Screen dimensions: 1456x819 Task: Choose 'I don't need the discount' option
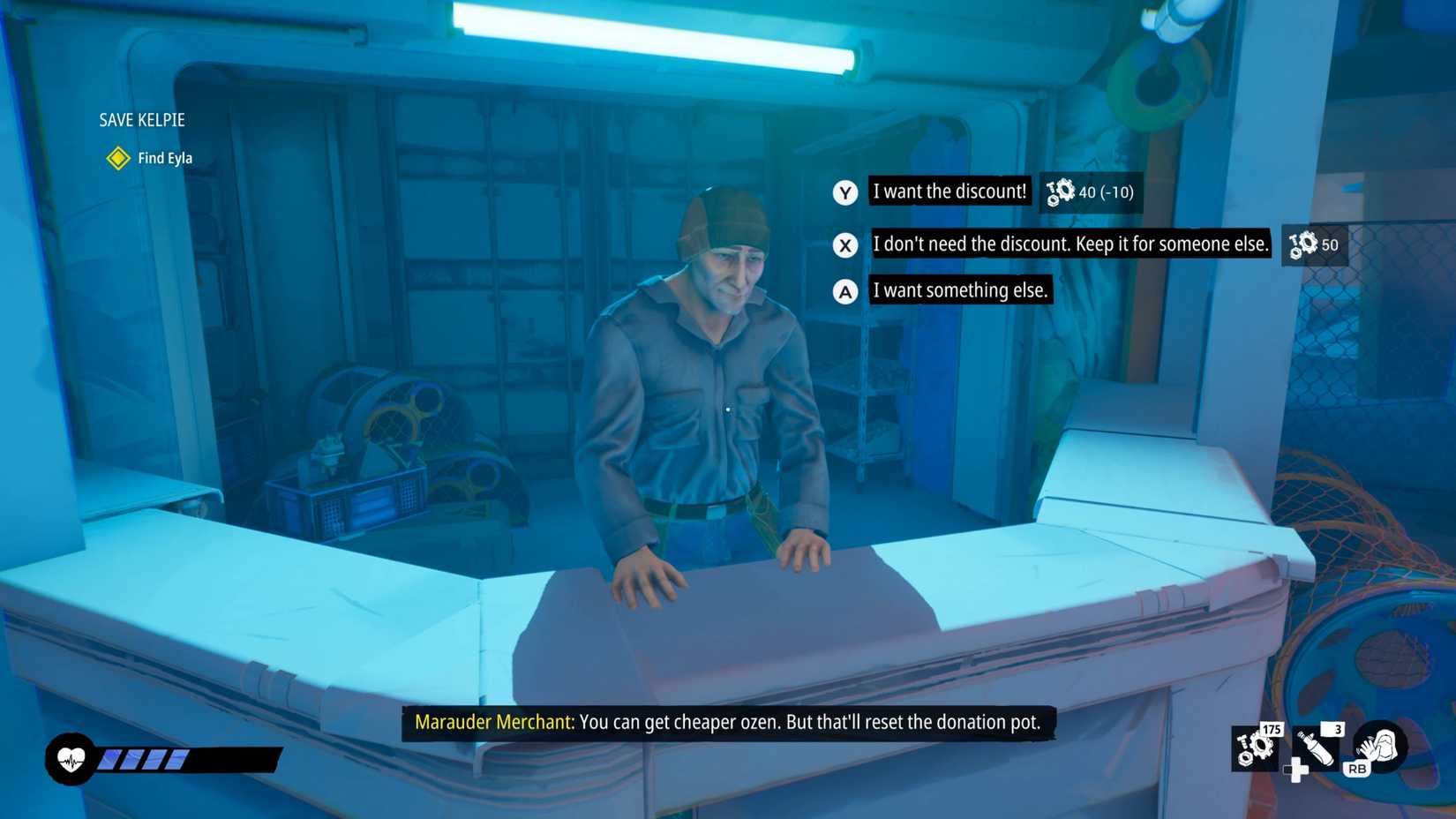pos(1070,244)
